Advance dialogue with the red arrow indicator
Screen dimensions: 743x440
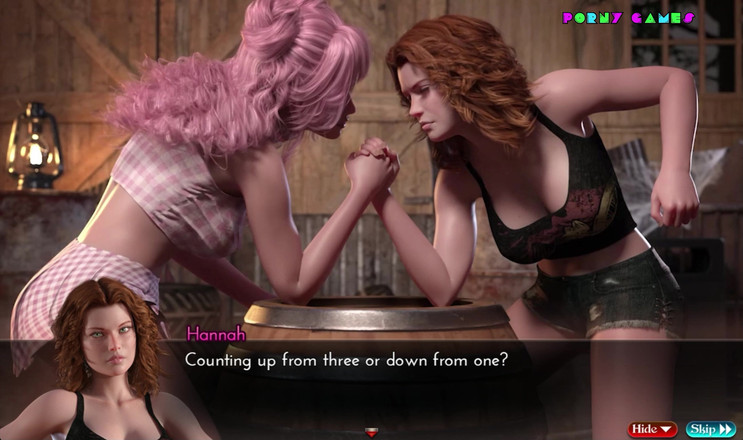372,432
